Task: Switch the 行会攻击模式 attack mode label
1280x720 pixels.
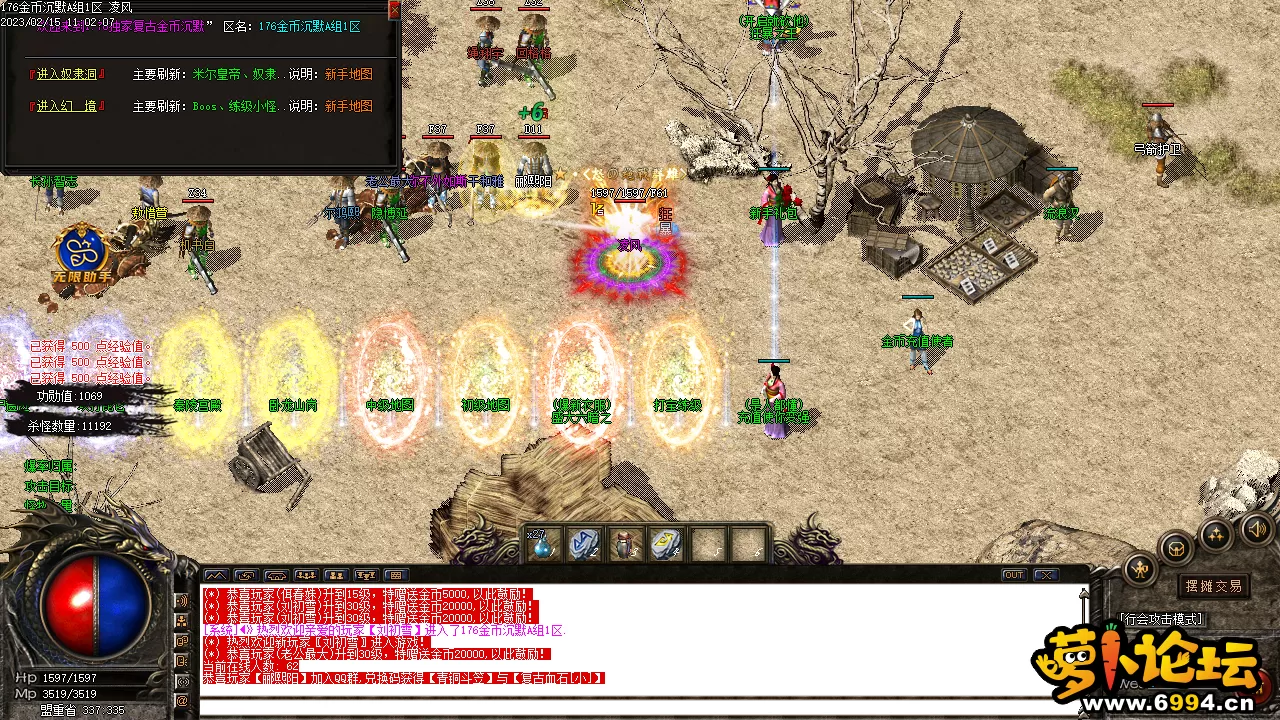Action: 1162,620
